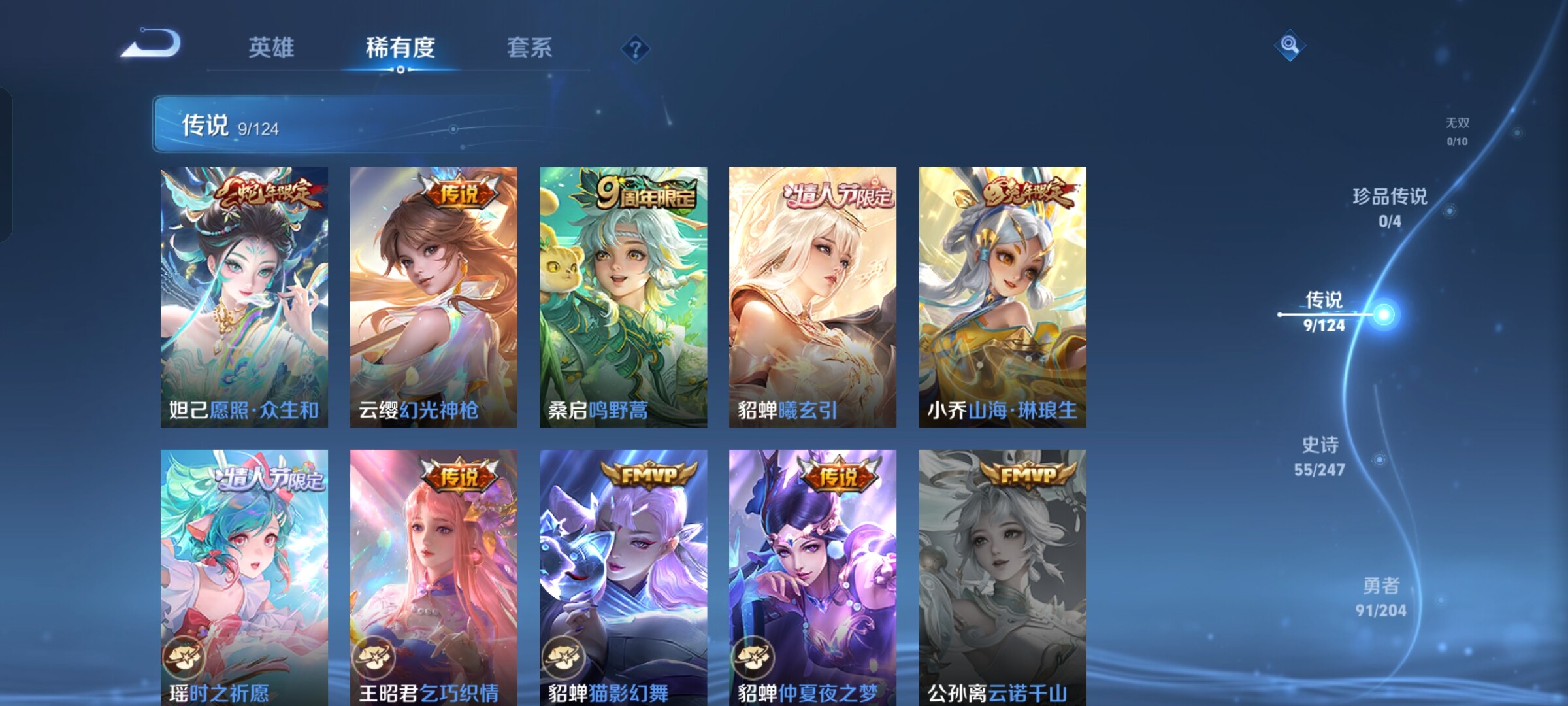Screen dimensions: 1568x706
Task: Open the 套系 tab
Action: [529, 48]
